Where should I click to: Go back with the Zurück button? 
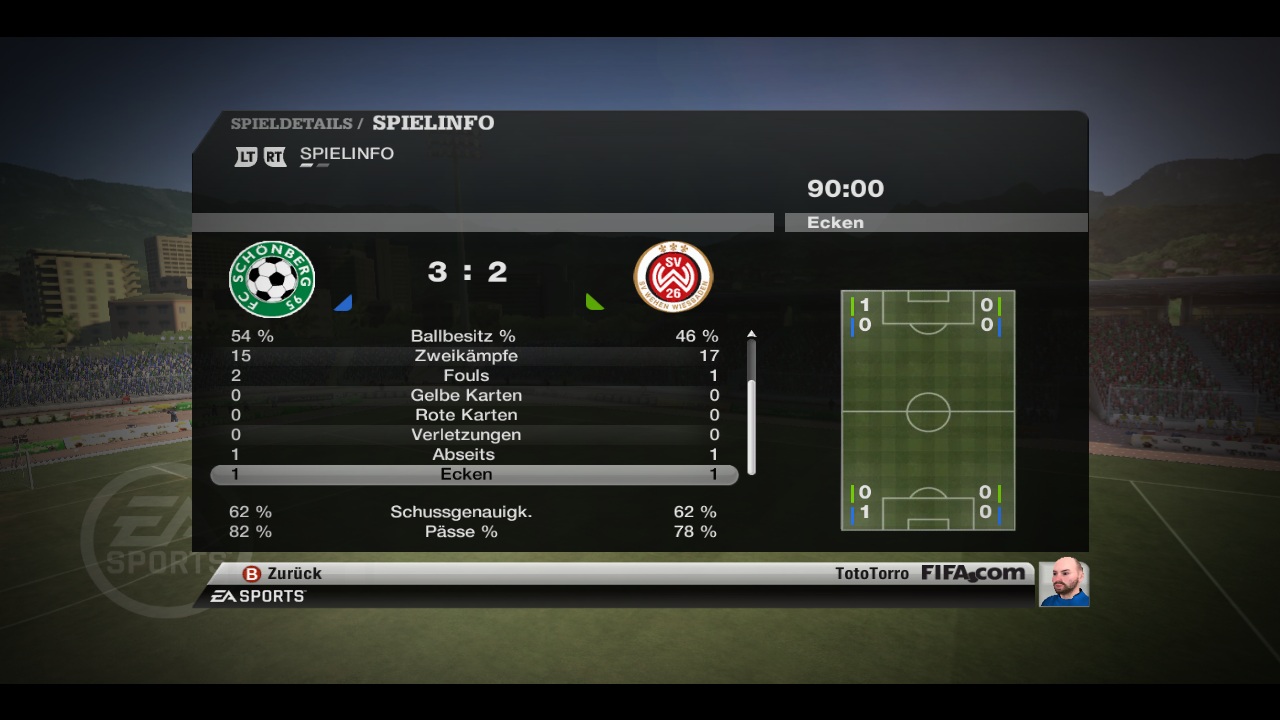tap(283, 573)
